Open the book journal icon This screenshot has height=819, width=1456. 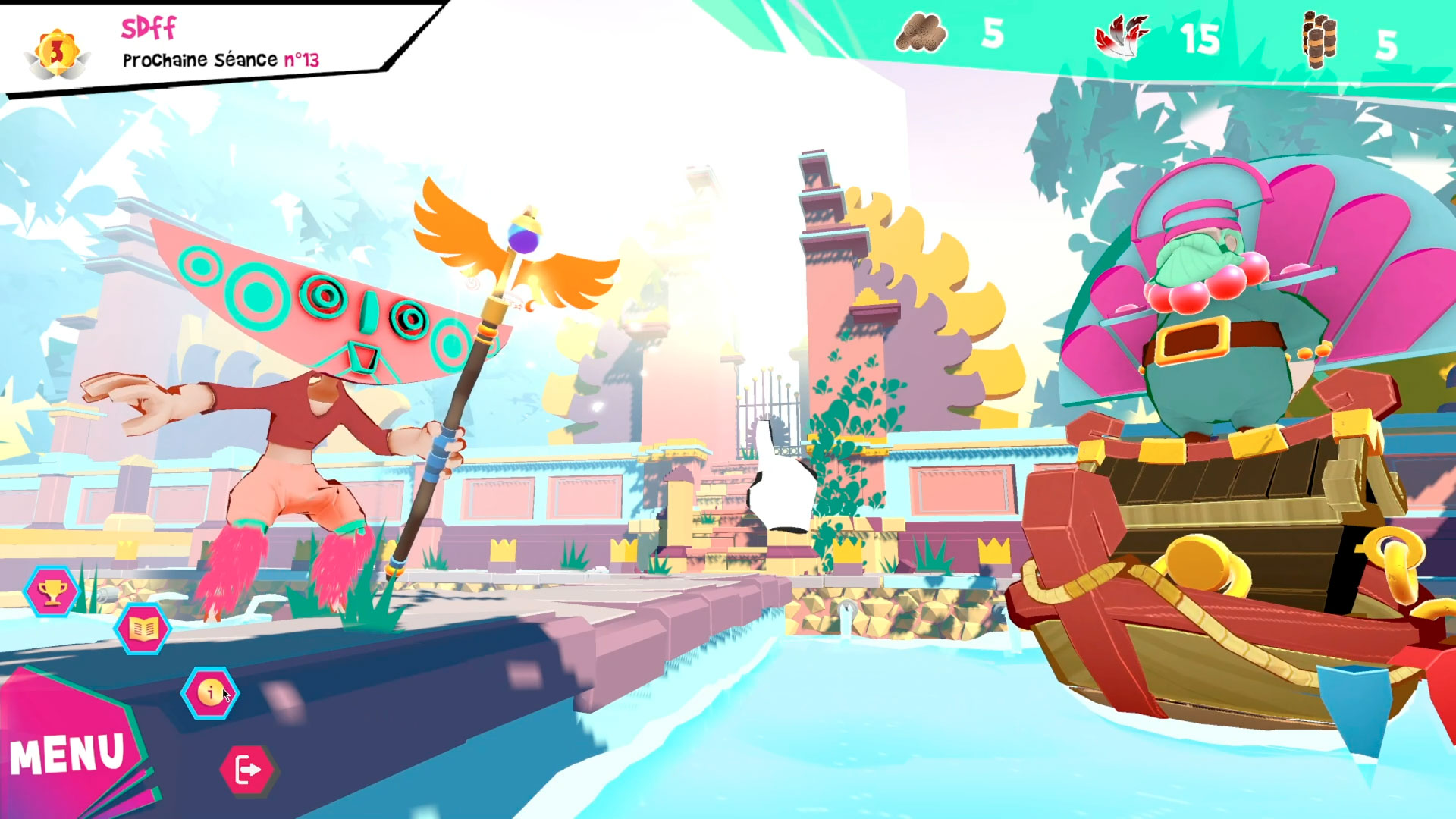coord(143,628)
